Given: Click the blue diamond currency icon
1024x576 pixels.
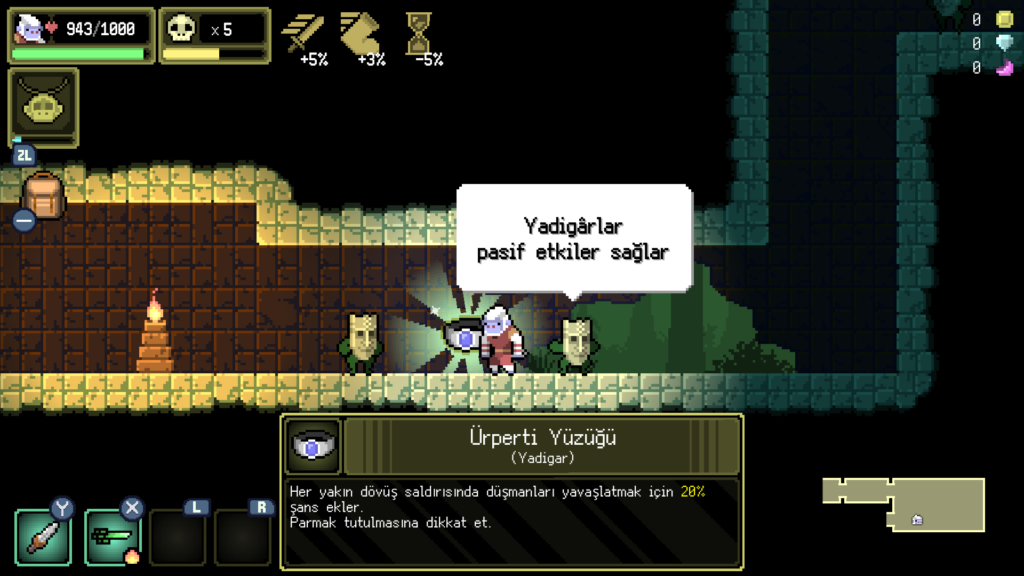Looking at the screenshot, I should pos(1004,43).
